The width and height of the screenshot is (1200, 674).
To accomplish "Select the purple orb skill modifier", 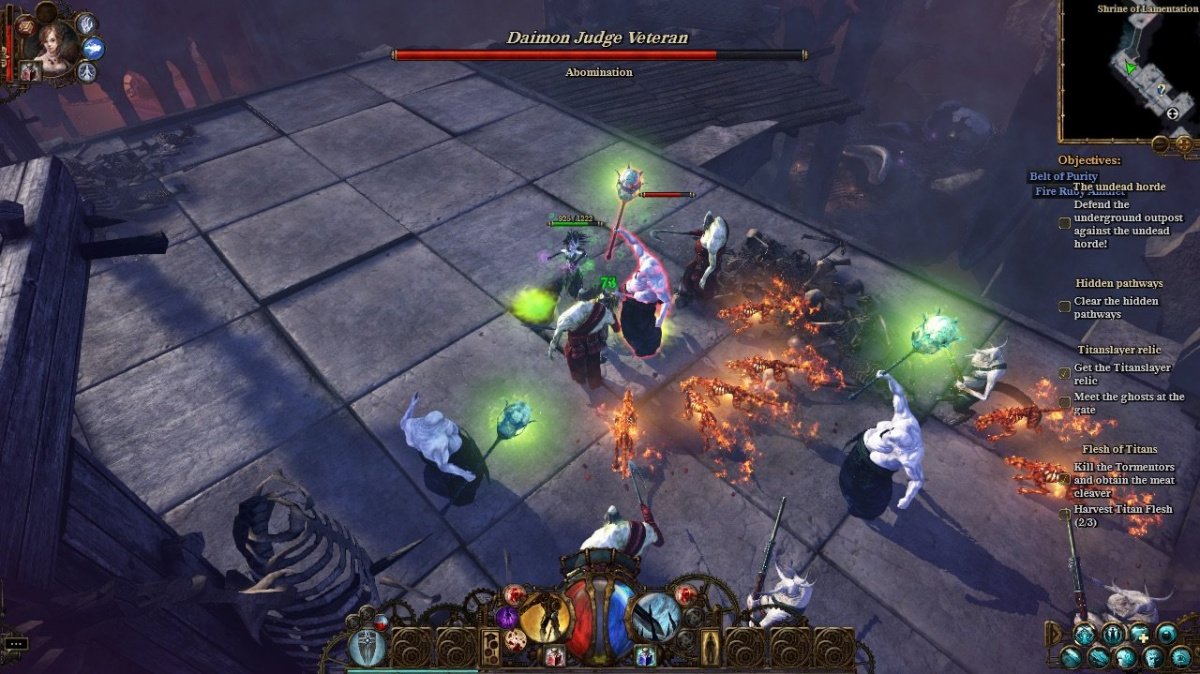I will pos(508,618).
